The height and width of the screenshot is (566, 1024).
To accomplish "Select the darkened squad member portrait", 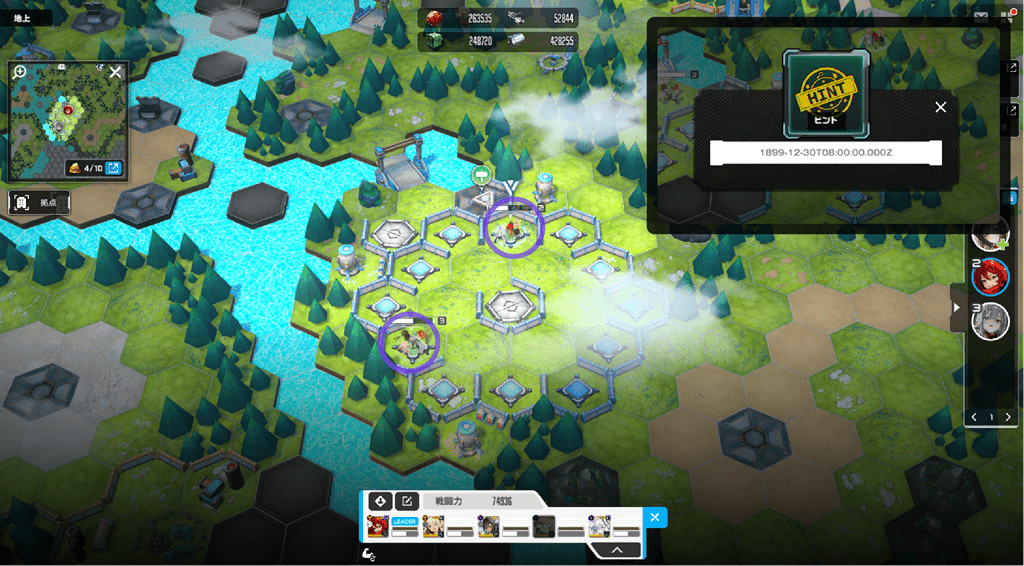I will pos(543,526).
